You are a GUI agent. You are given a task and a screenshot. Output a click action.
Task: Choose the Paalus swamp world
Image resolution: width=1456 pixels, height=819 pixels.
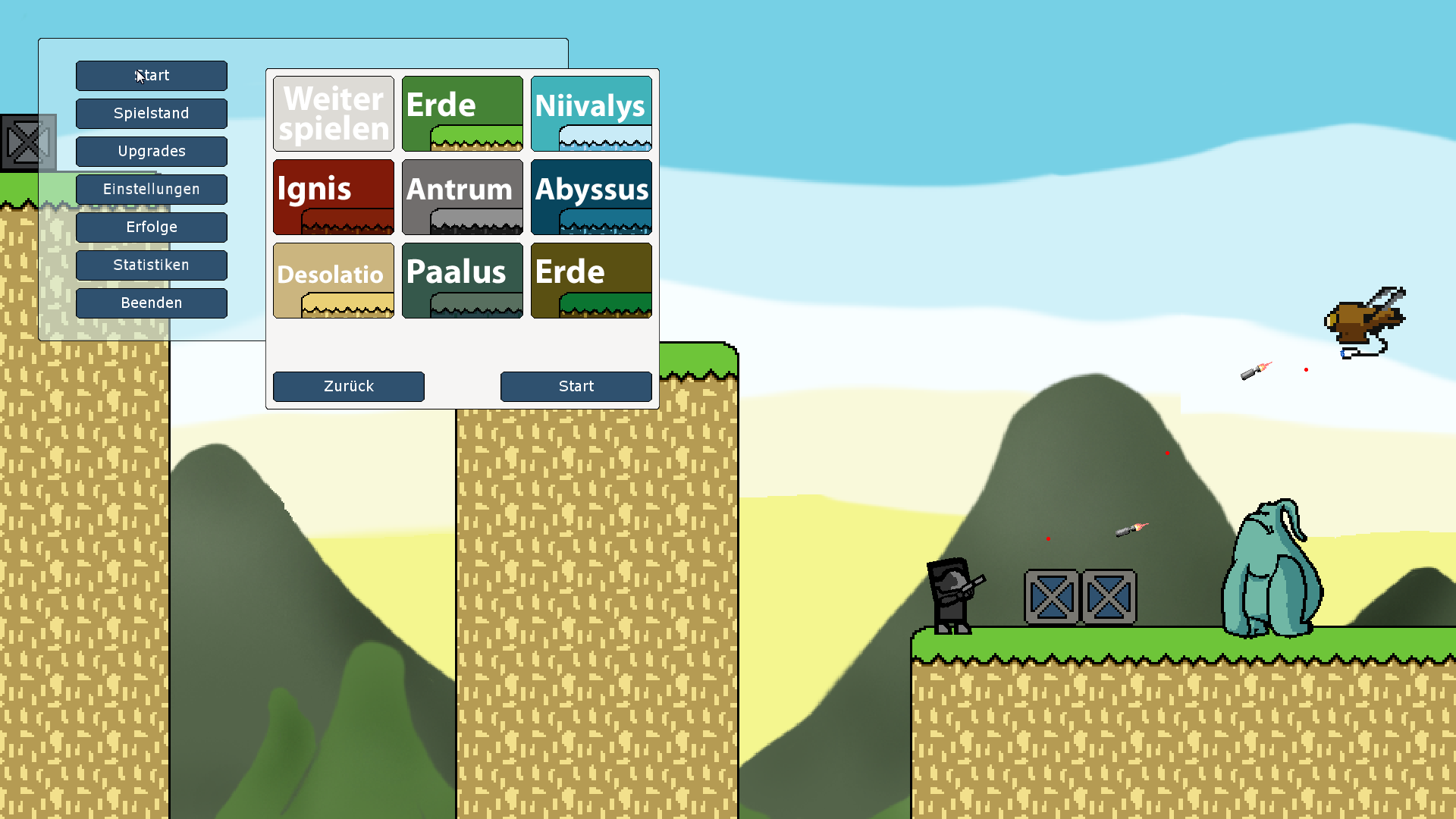tap(463, 281)
